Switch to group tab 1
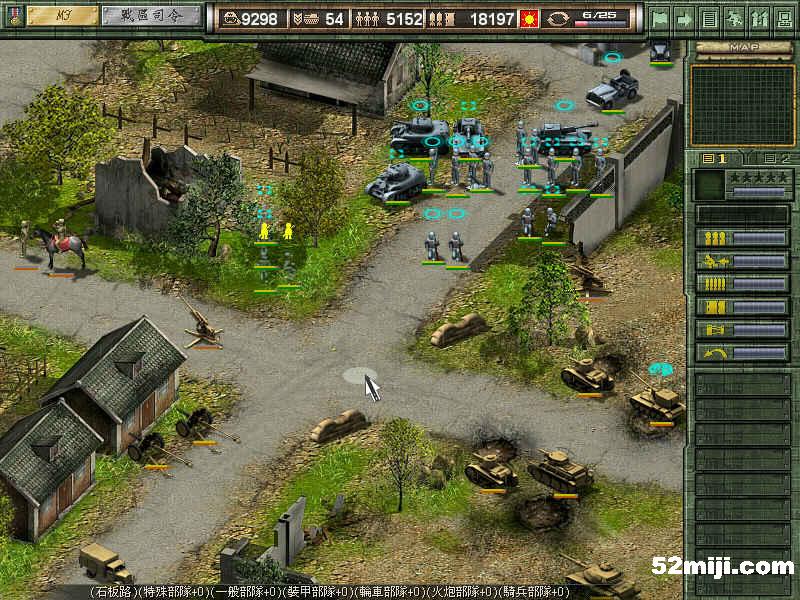The height and width of the screenshot is (600, 800). point(717,159)
